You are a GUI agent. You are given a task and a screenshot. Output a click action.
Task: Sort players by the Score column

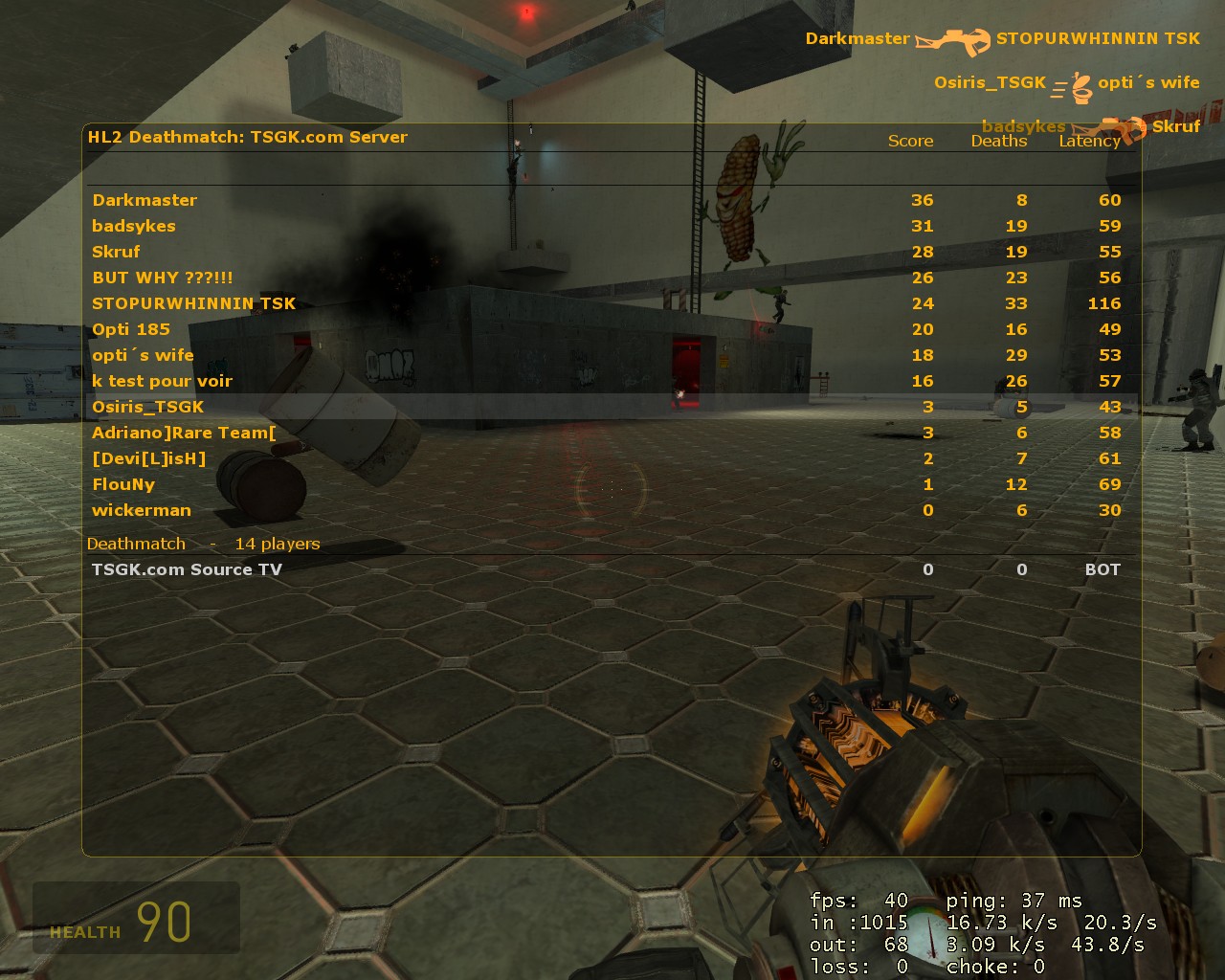tap(910, 141)
